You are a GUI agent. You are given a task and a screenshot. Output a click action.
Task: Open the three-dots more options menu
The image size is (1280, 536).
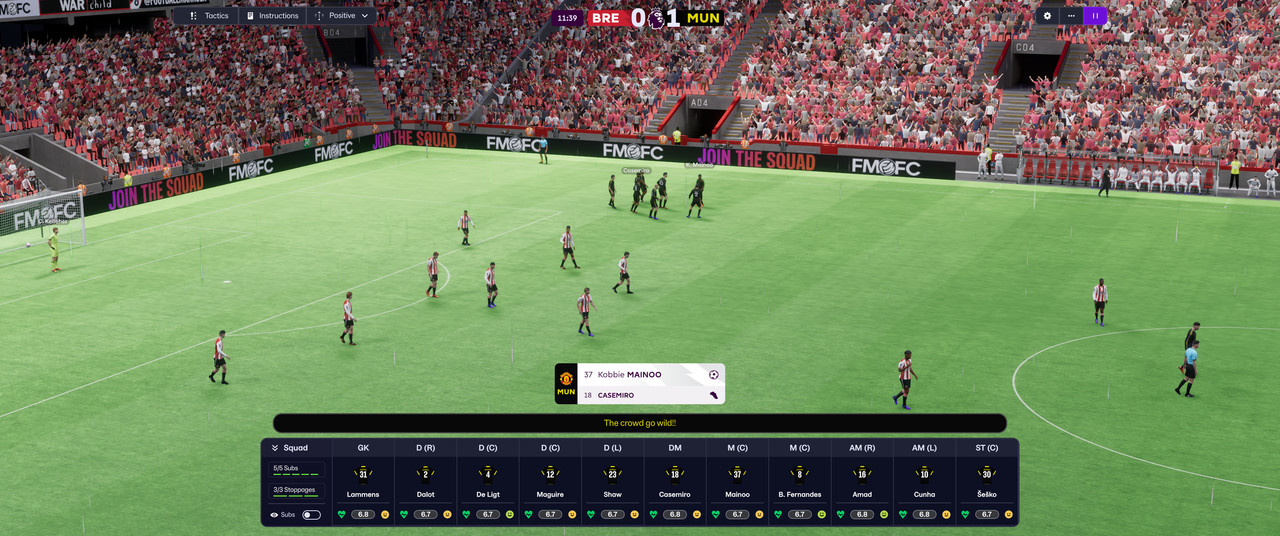pyautogui.click(x=1071, y=16)
